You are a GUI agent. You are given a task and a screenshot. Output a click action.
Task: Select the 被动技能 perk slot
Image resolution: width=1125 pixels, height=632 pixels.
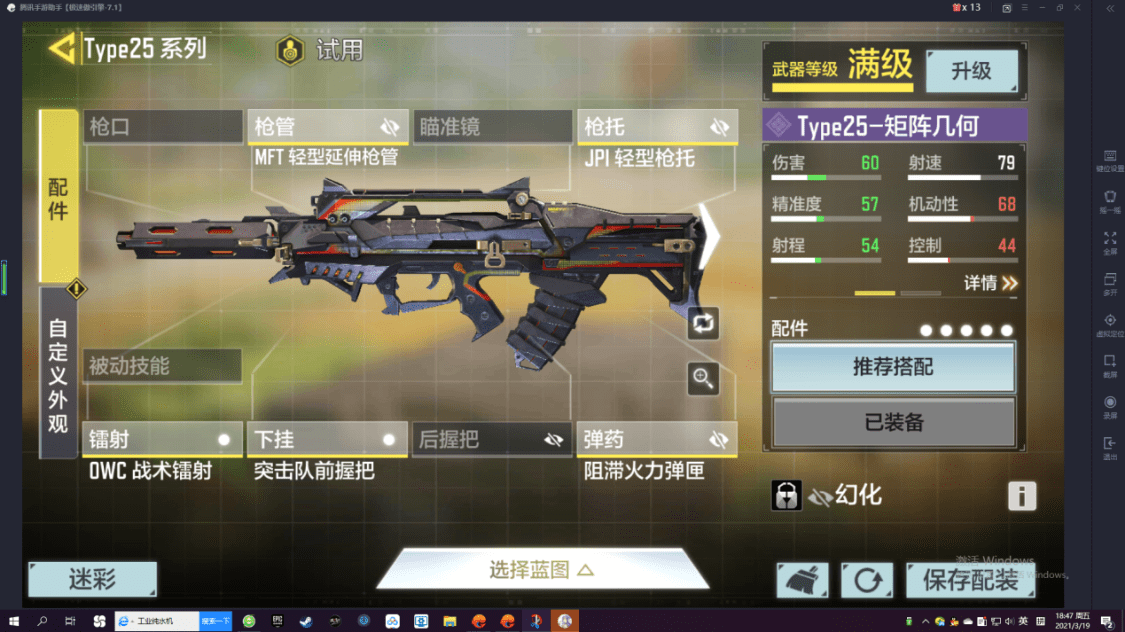162,366
